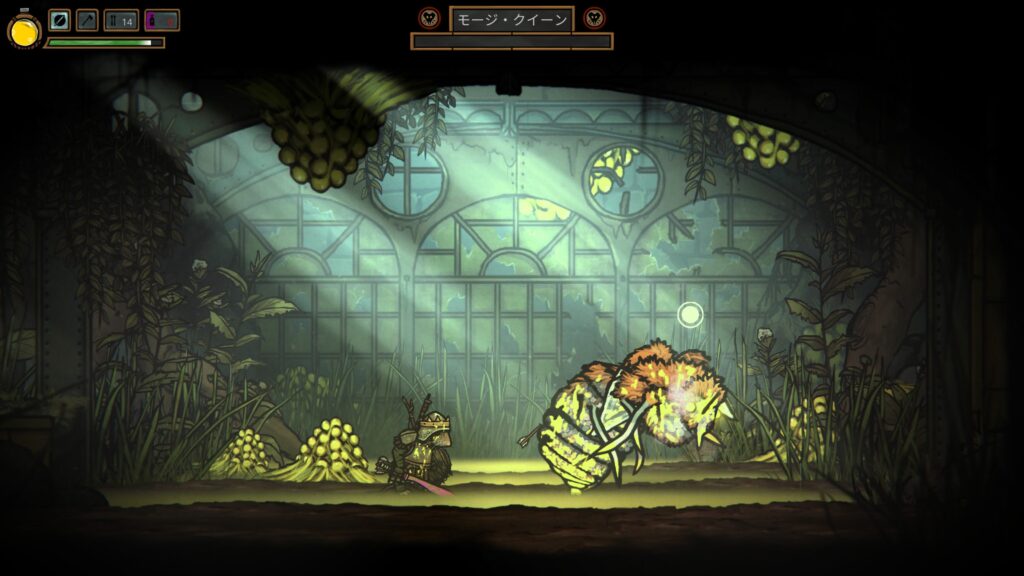Choose the axe weapon slot
The height and width of the screenshot is (576, 1024).
coord(87,20)
